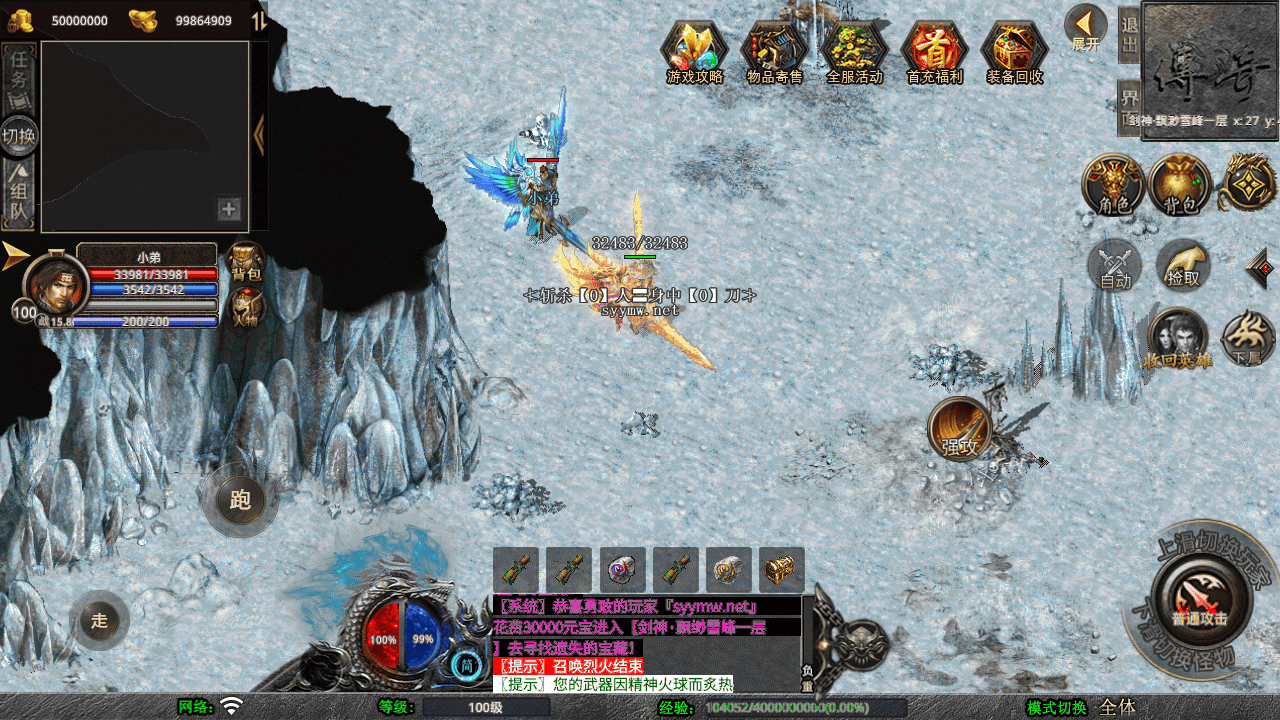Viewport: 1280px width, 720px height.
Task: Toggle the 展开 expand arrow button
Action: [x=1085, y=28]
